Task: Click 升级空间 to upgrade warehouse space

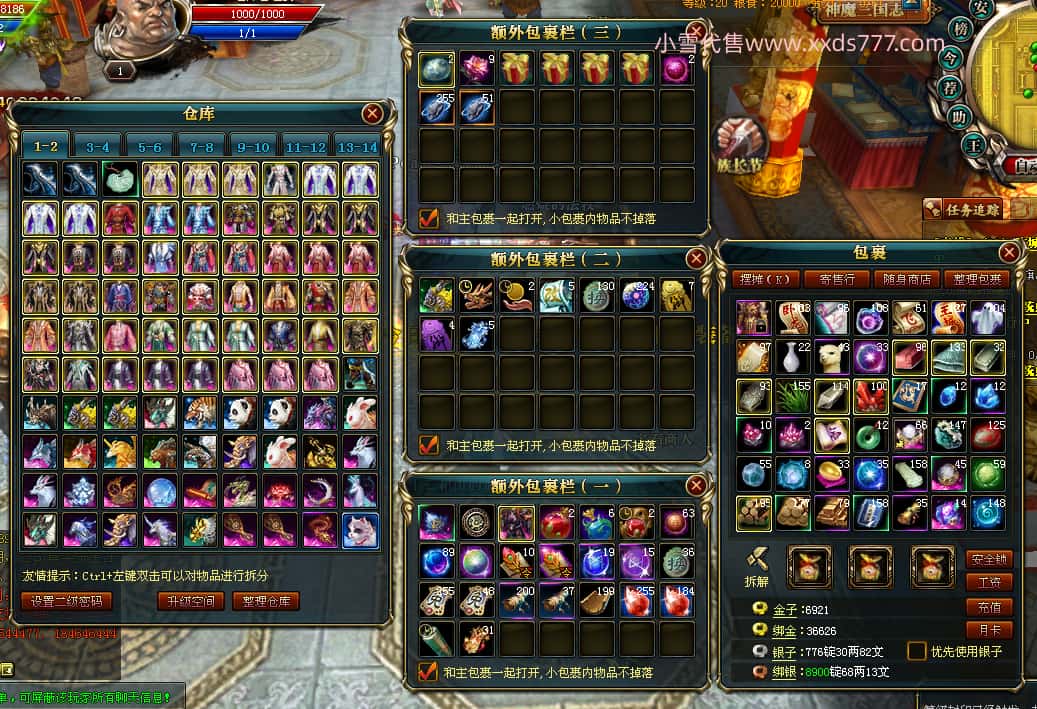Action: (190, 601)
